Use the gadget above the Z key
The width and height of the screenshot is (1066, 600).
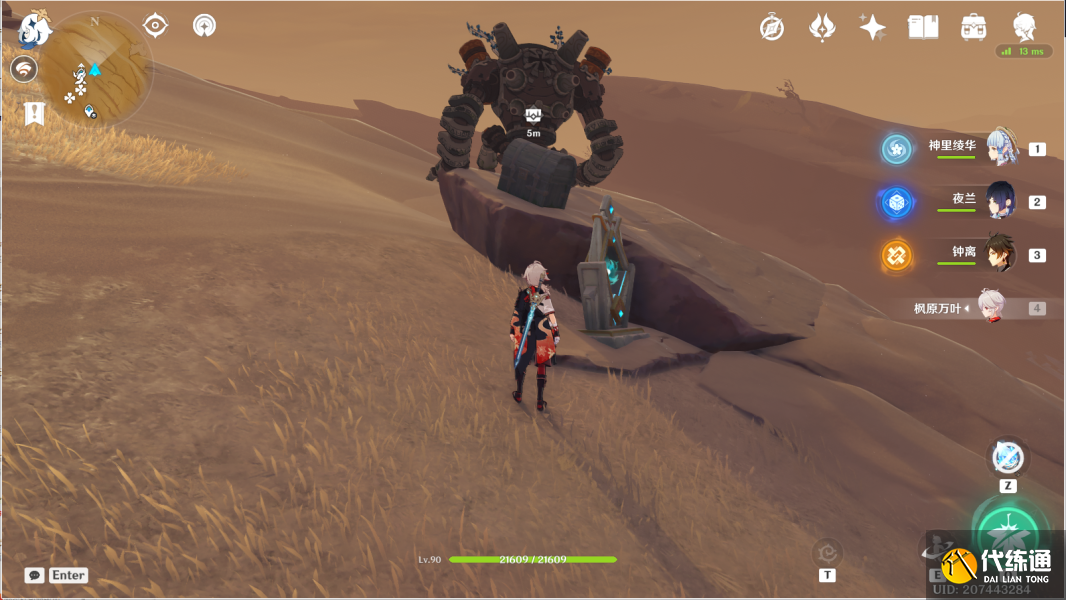coord(1008,458)
